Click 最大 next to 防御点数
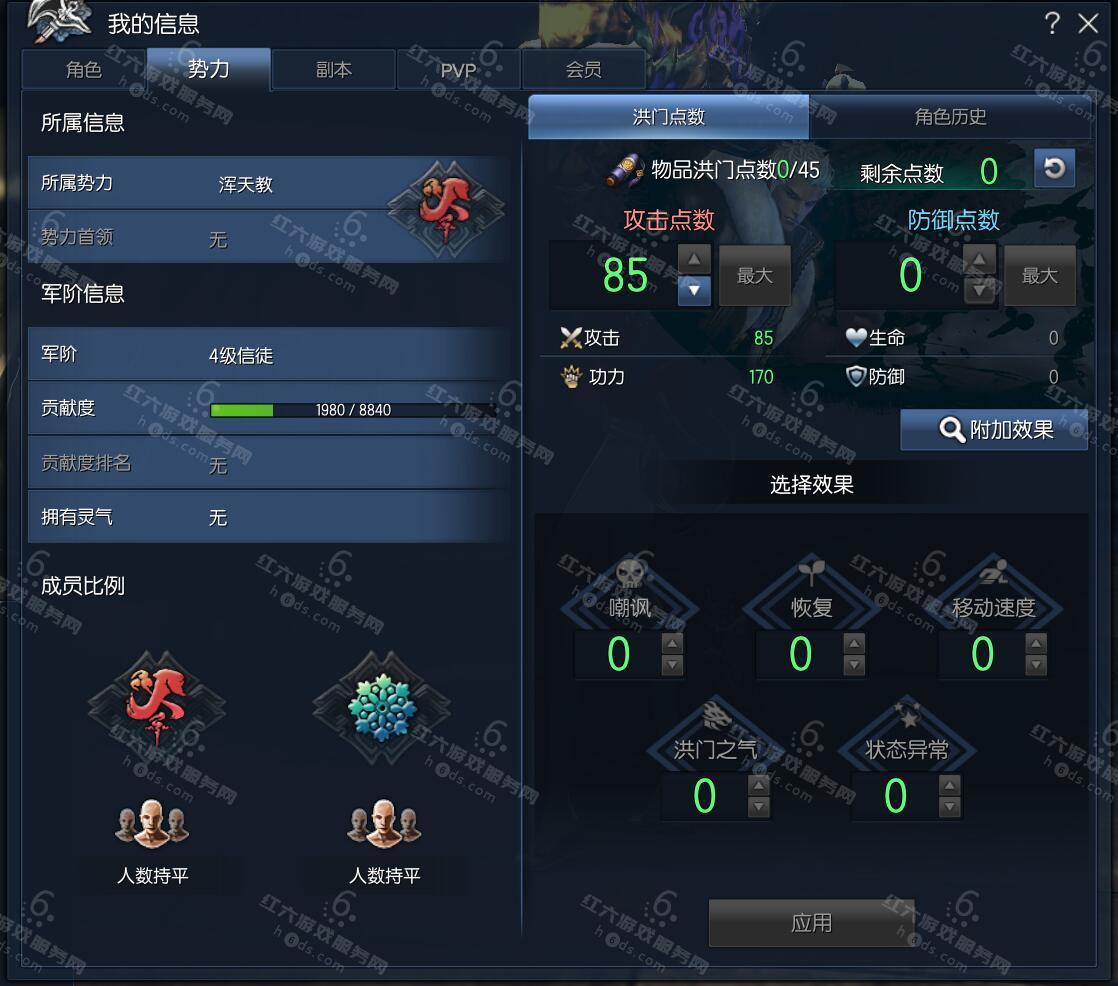This screenshot has width=1118, height=986. [x=1040, y=275]
